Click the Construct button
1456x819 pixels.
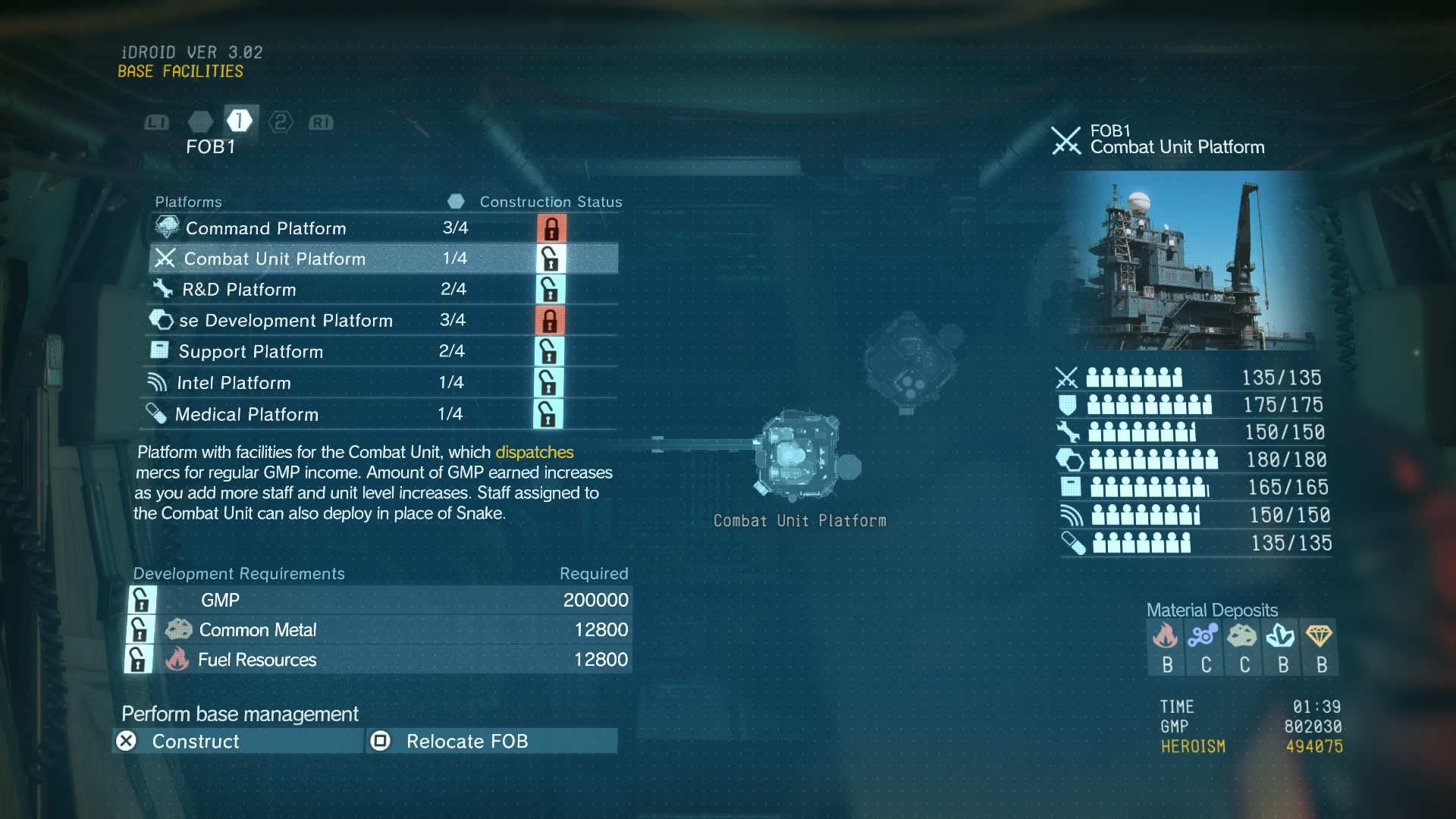[238, 741]
